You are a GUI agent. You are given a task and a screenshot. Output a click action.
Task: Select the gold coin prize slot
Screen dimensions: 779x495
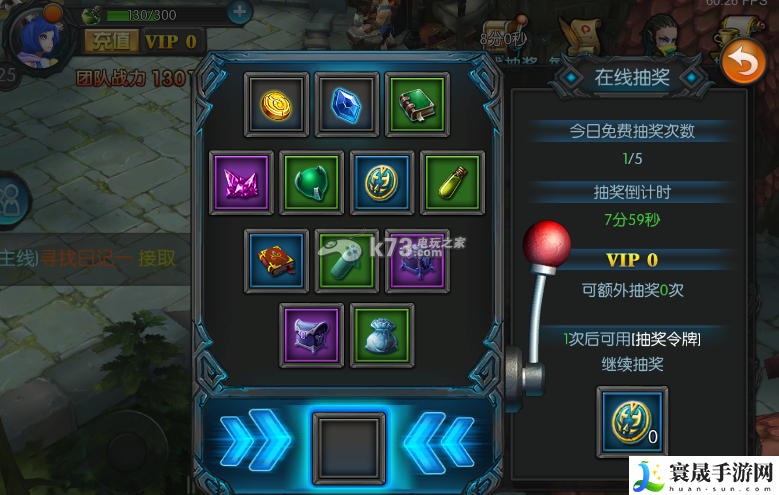(x=274, y=104)
